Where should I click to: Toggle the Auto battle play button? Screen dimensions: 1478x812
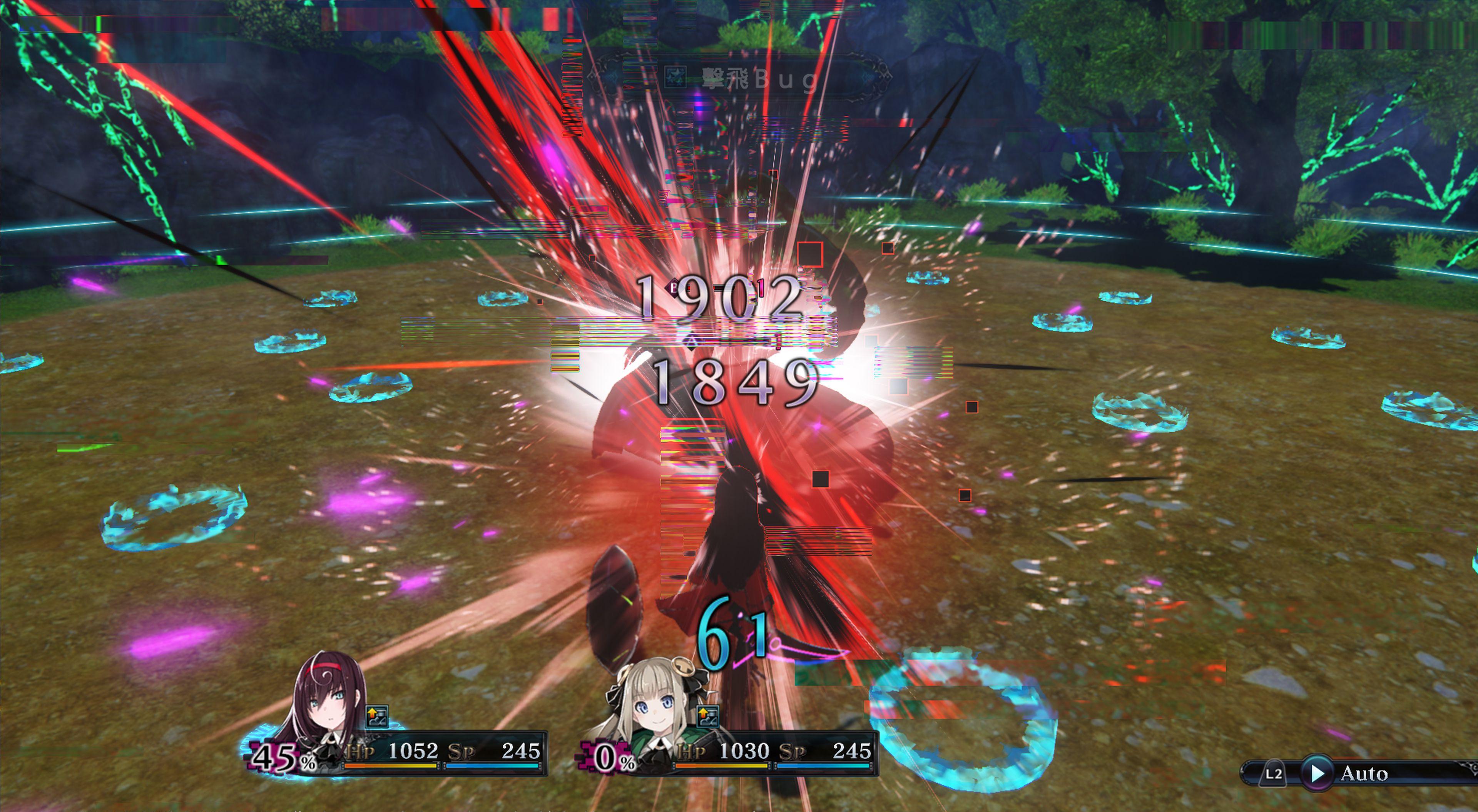coord(1317,773)
